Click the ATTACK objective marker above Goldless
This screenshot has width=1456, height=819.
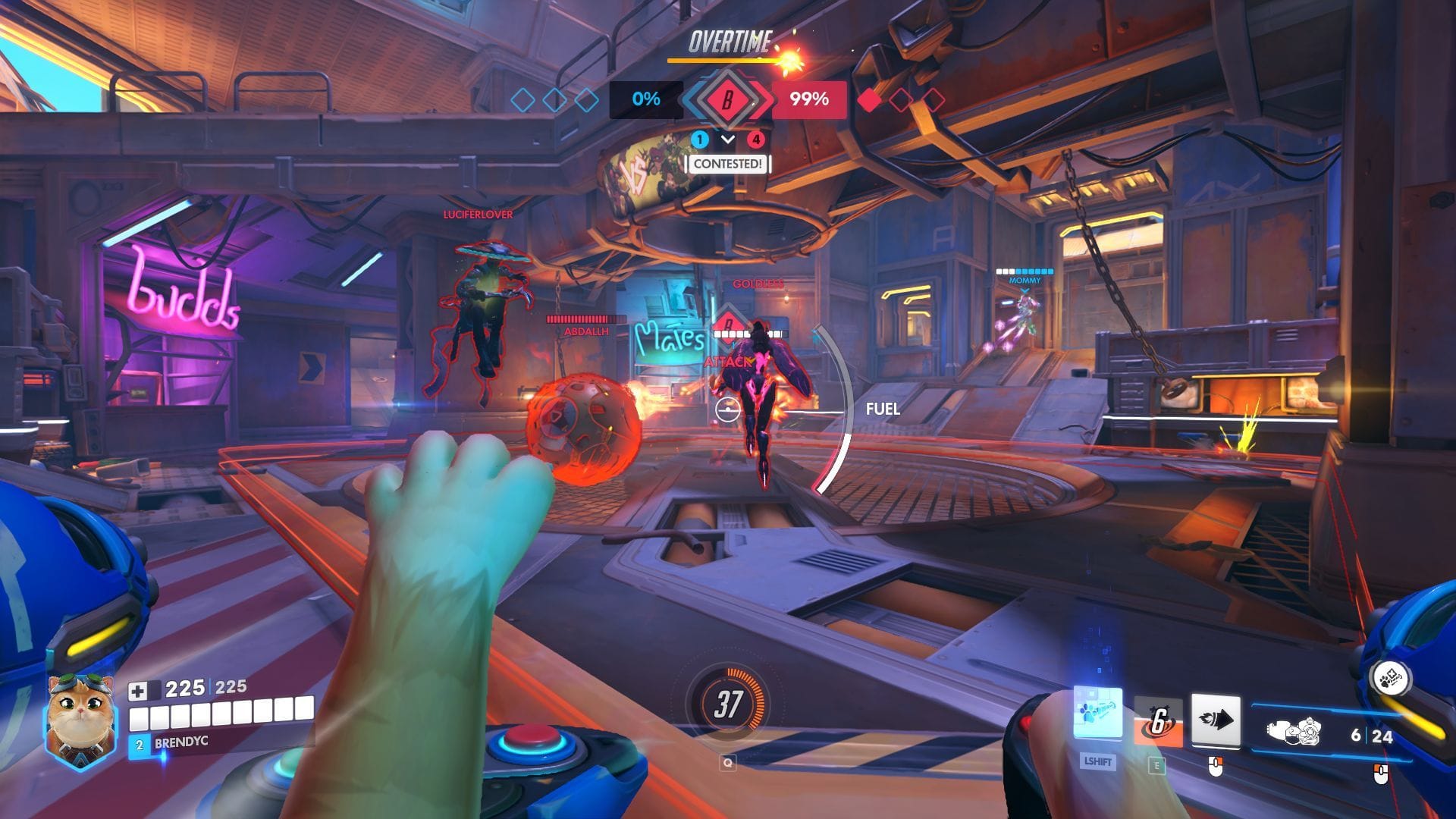(728, 360)
